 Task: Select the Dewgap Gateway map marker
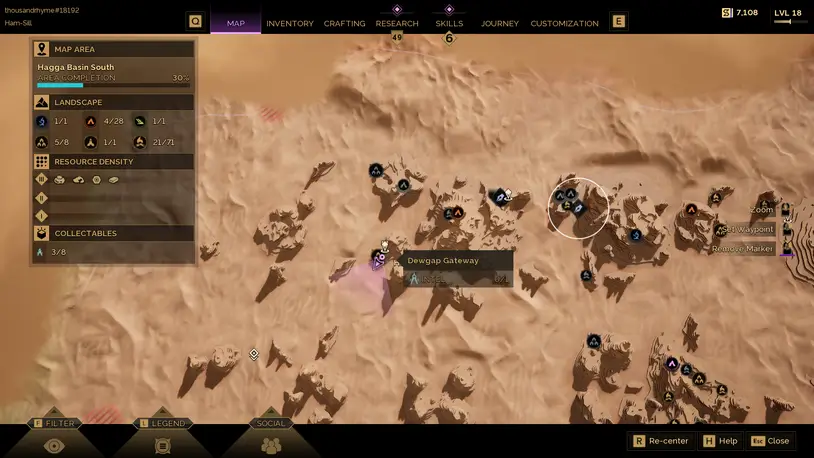[380, 259]
